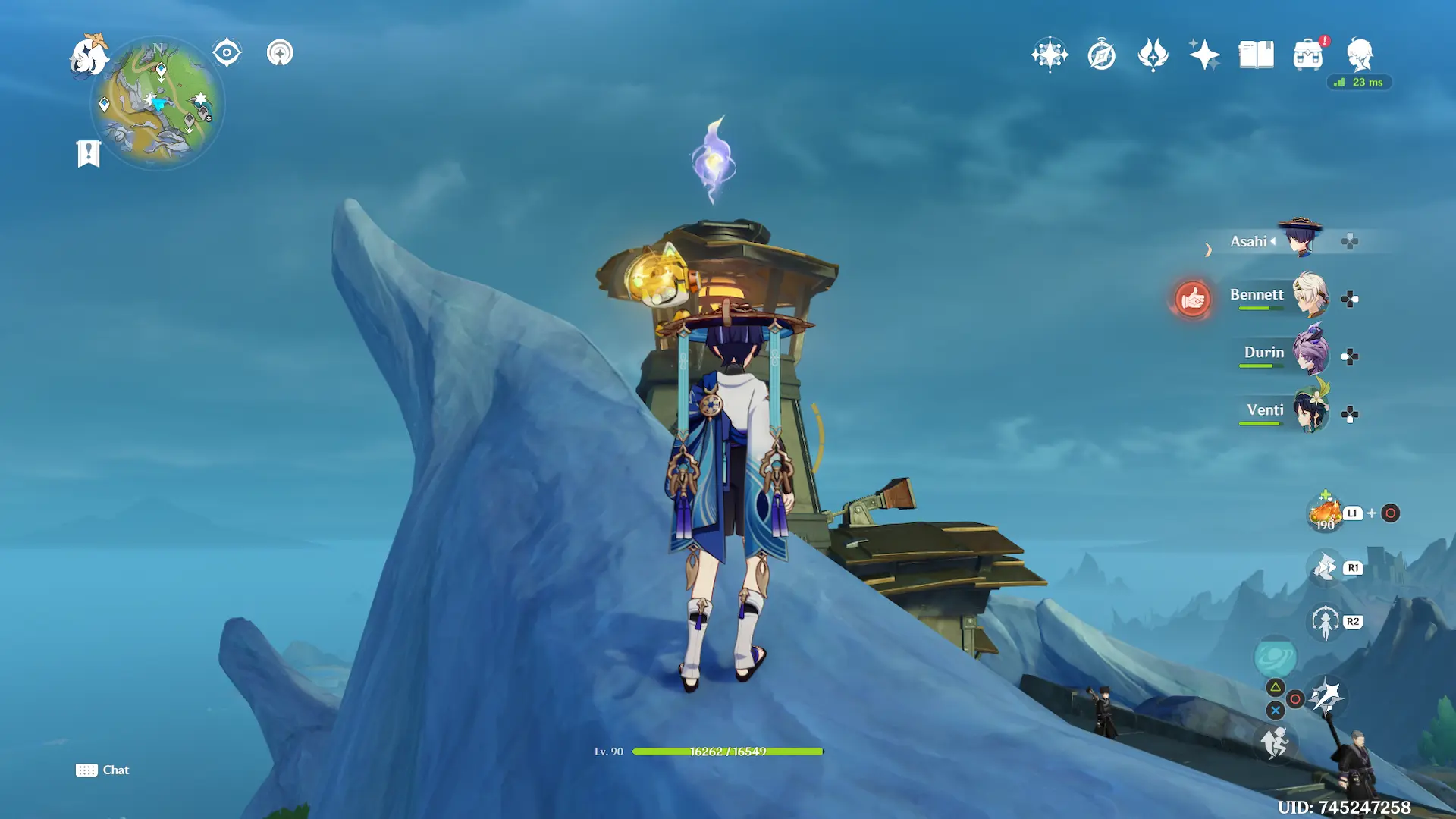Switch to party member Durin
This screenshot has width=1456, height=819.
pyautogui.click(x=1310, y=353)
